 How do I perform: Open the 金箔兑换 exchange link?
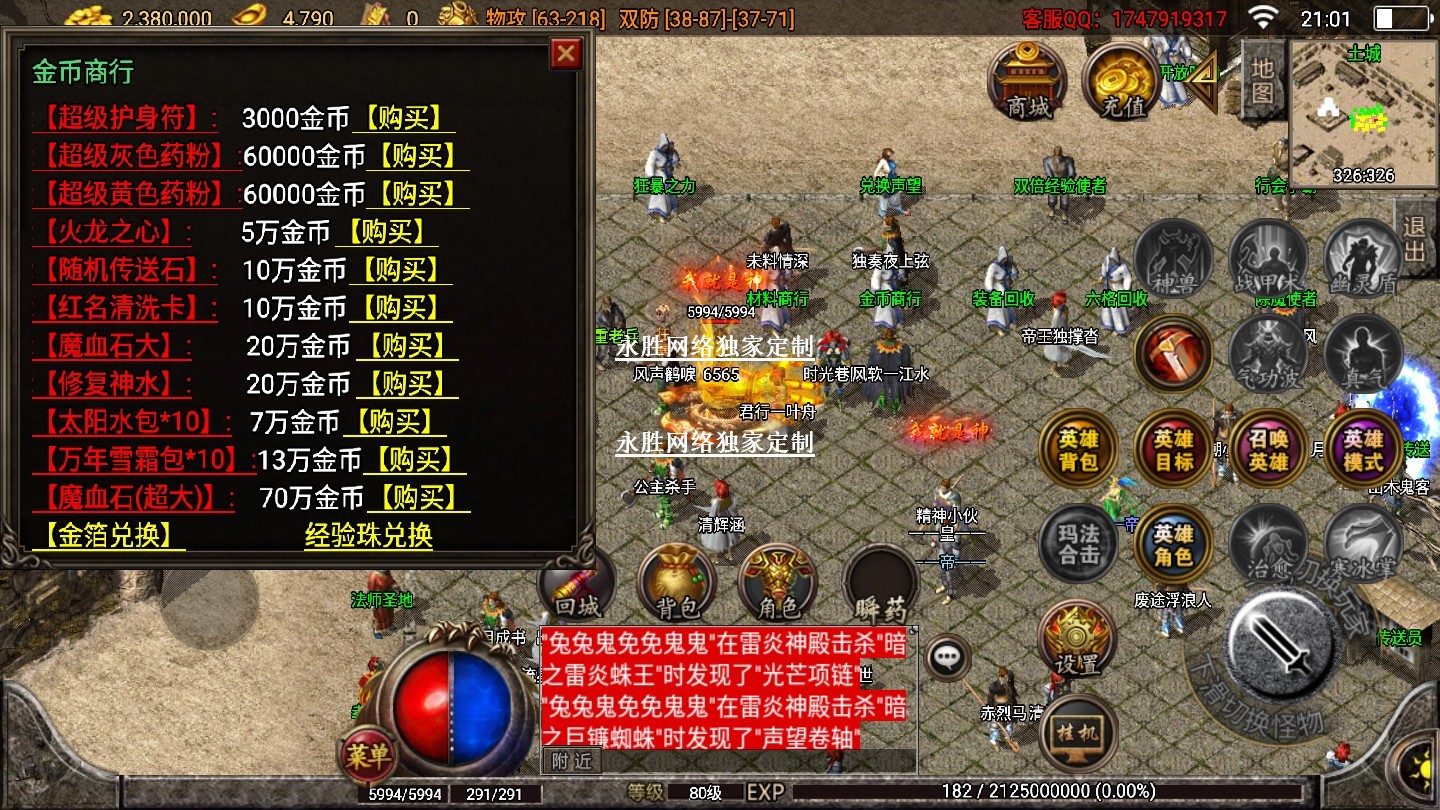[x=109, y=535]
